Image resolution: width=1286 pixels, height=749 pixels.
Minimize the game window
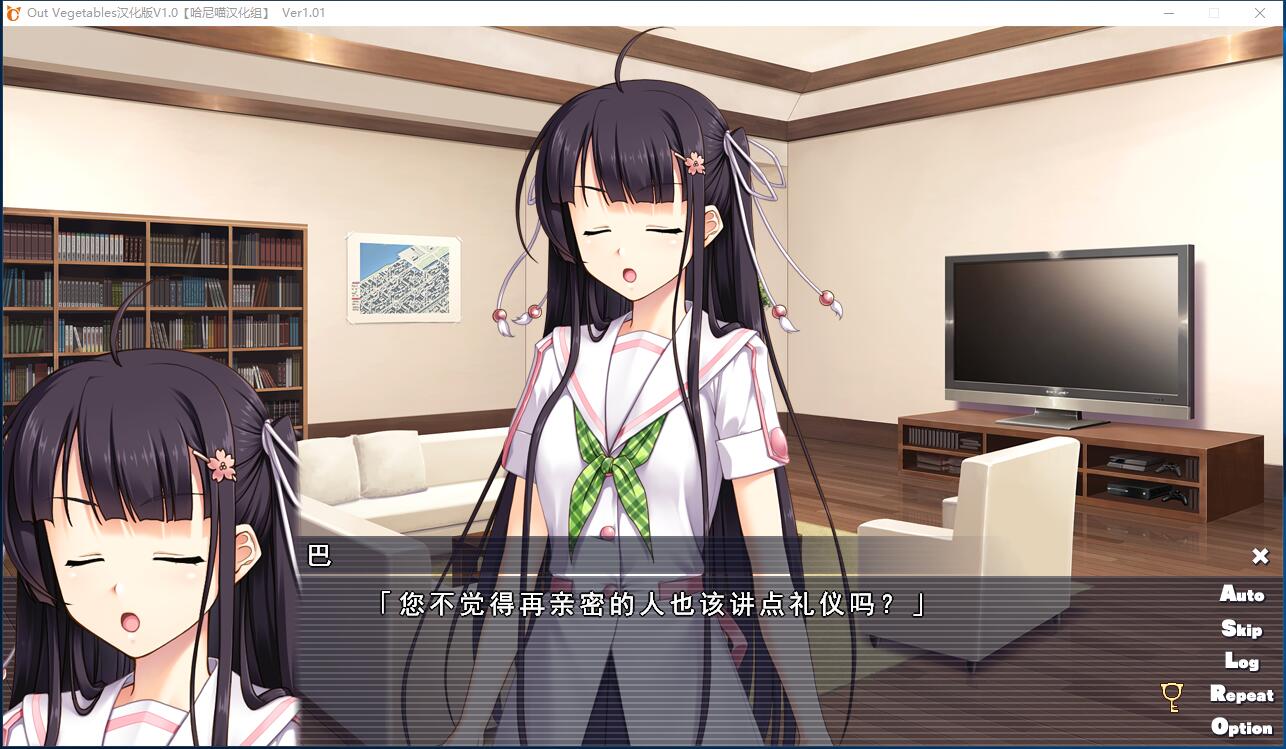(x=1169, y=13)
